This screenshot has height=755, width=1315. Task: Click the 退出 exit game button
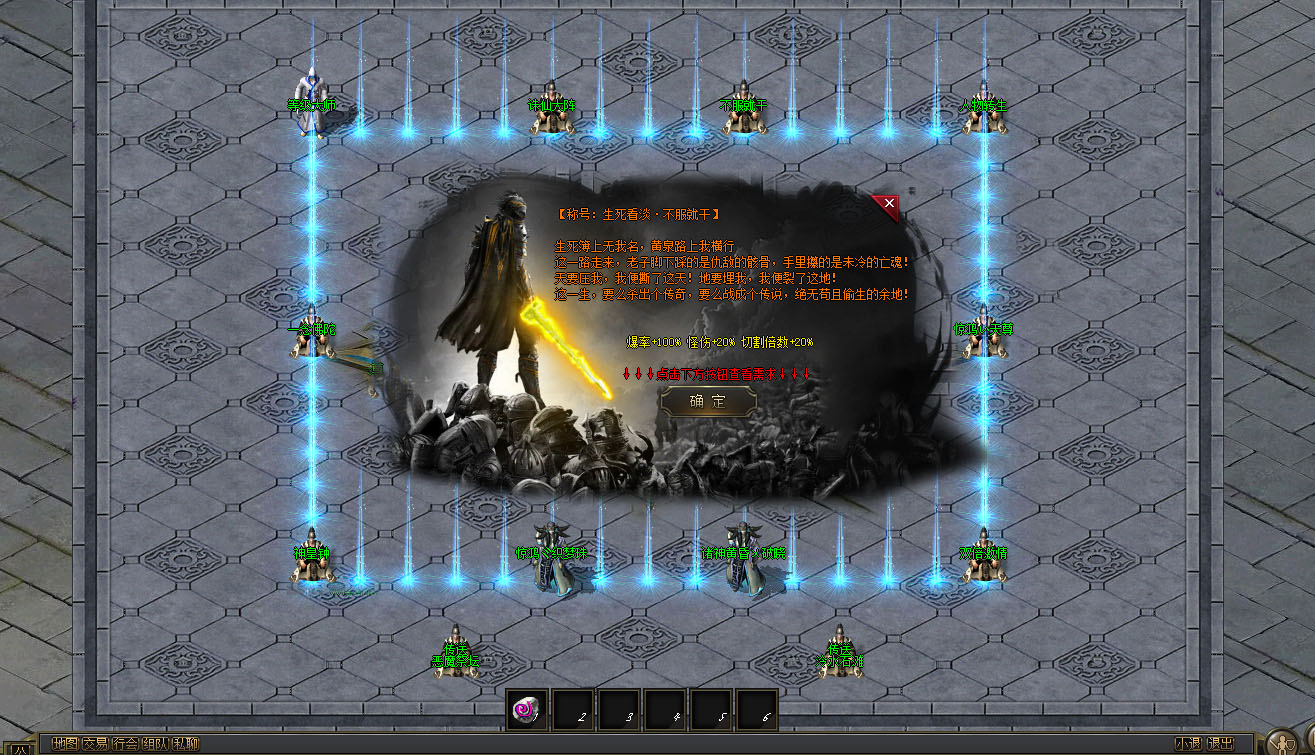click(1220, 744)
